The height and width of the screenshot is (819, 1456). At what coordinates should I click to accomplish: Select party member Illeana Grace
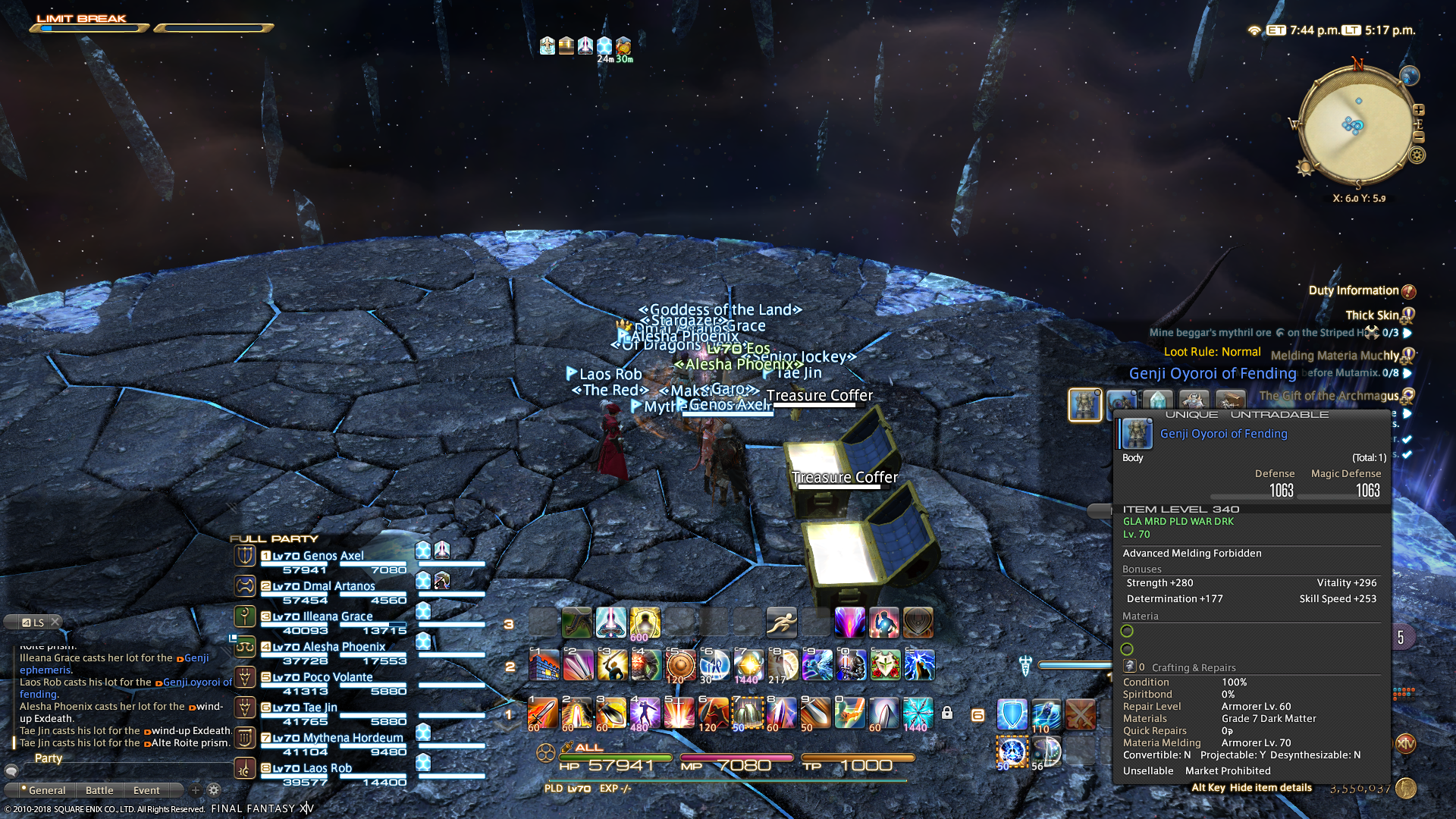[x=337, y=617]
